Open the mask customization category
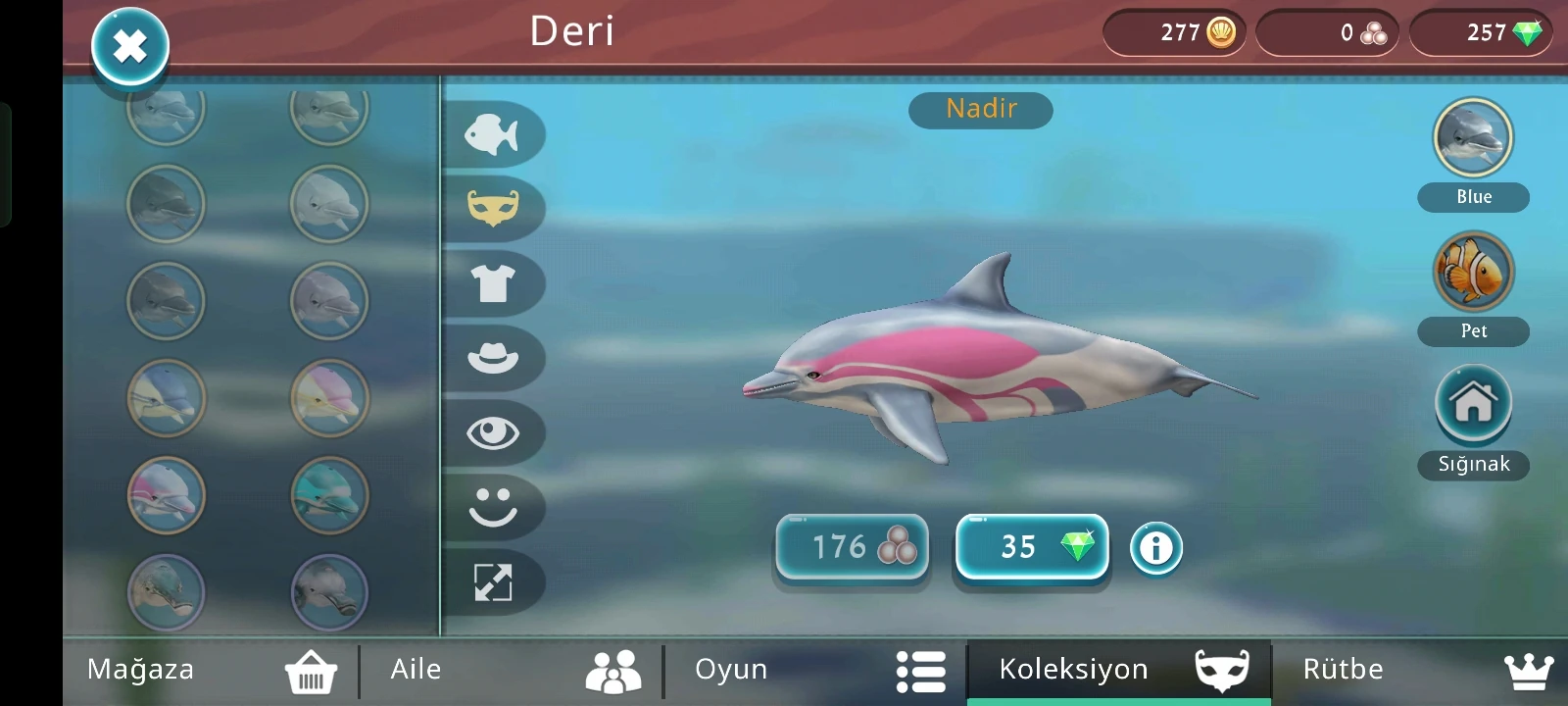The width and height of the screenshot is (1568, 706). pyautogui.click(x=496, y=210)
